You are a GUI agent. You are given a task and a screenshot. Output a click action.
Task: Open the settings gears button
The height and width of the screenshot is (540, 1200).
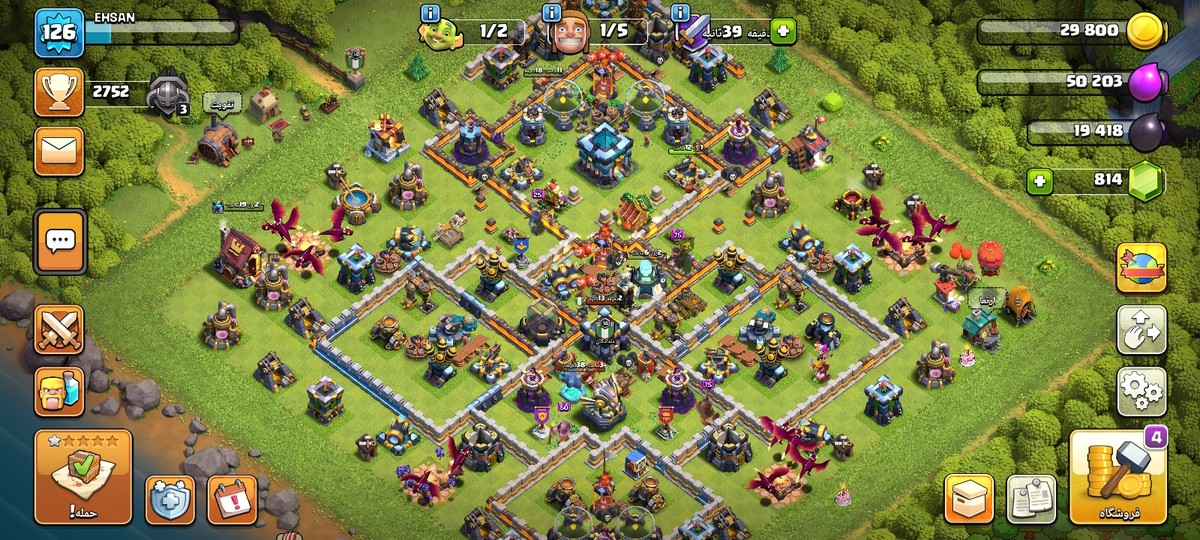click(x=1141, y=391)
